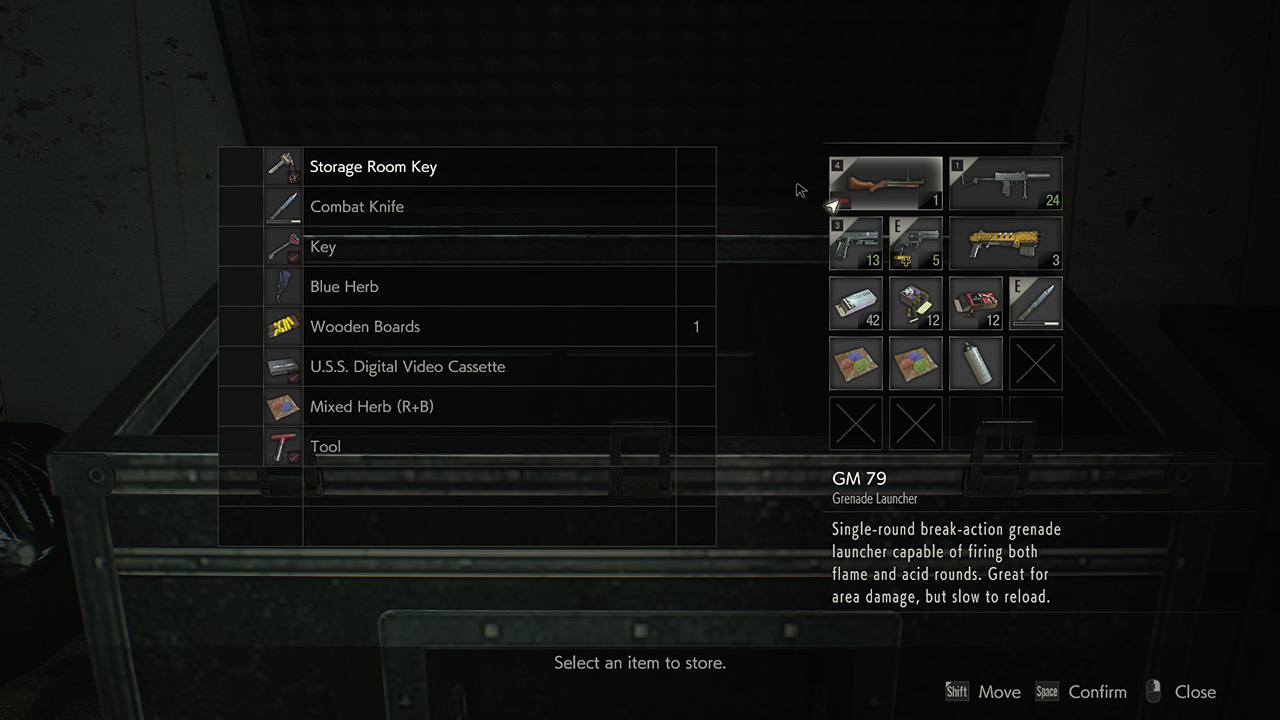
Task: Select the GM 79 grenade launcher slot
Action: pos(886,183)
